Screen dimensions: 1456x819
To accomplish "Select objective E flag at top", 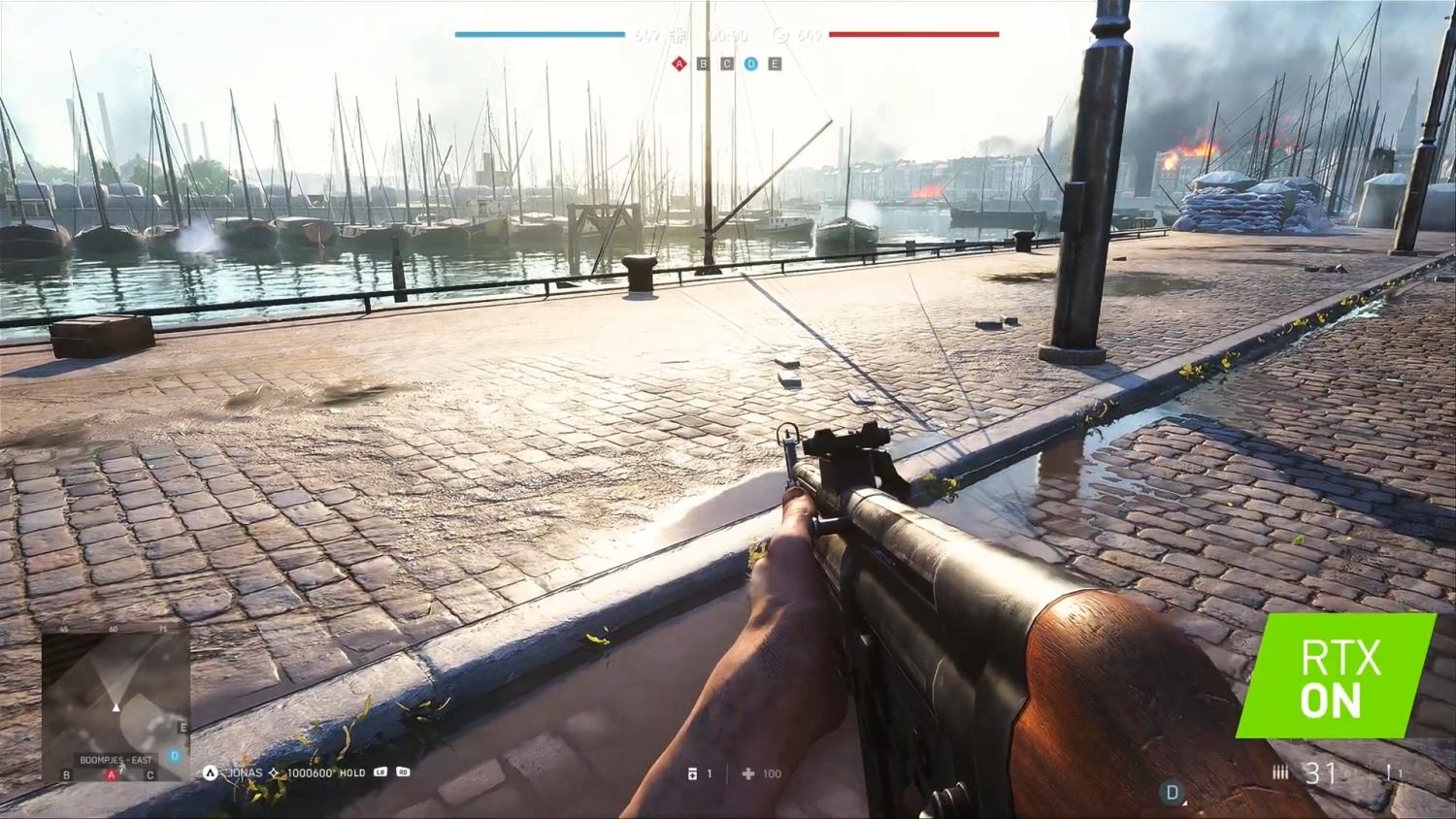I will click(775, 64).
